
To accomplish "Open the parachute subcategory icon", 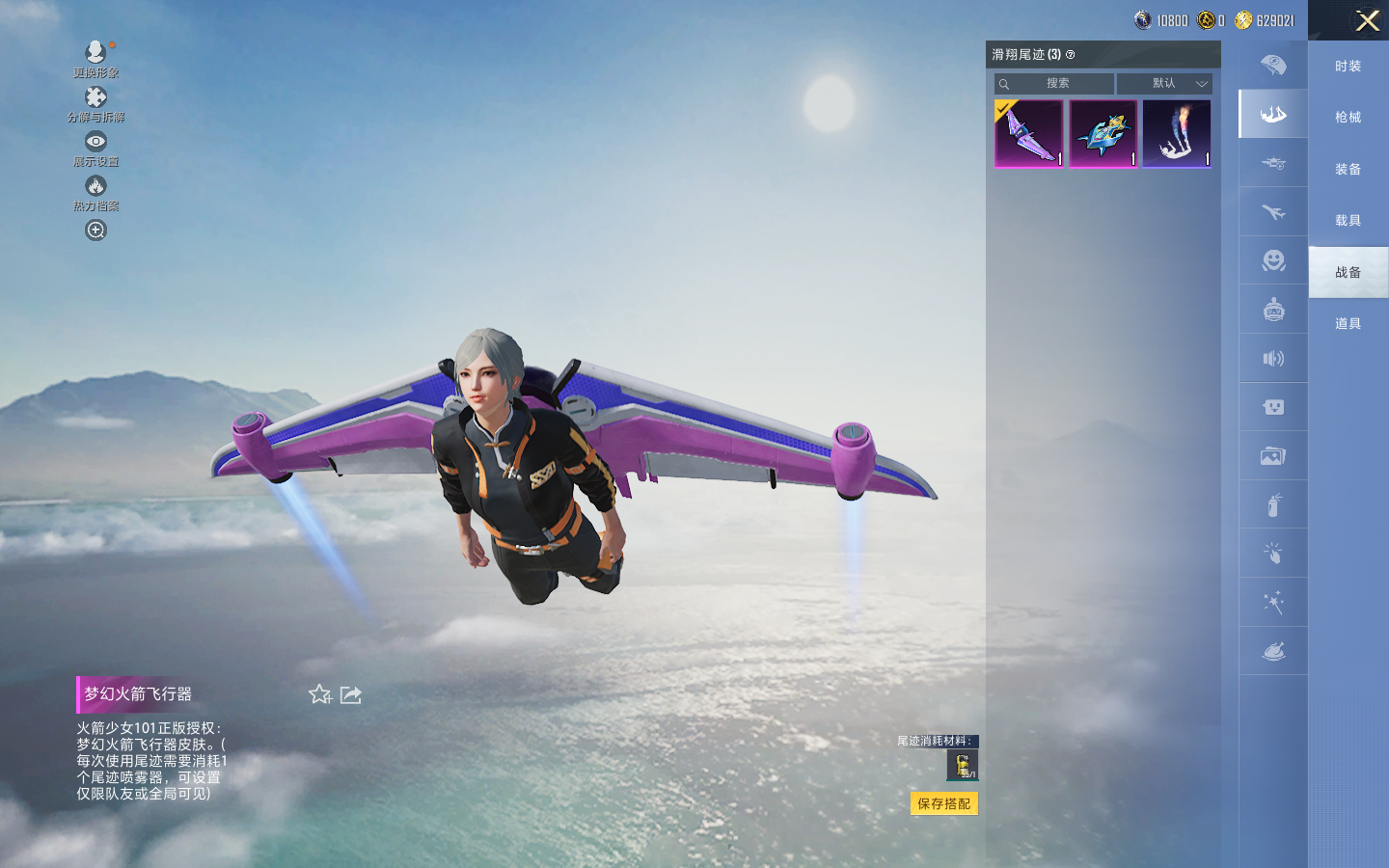I will pyautogui.click(x=1273, y=66).
